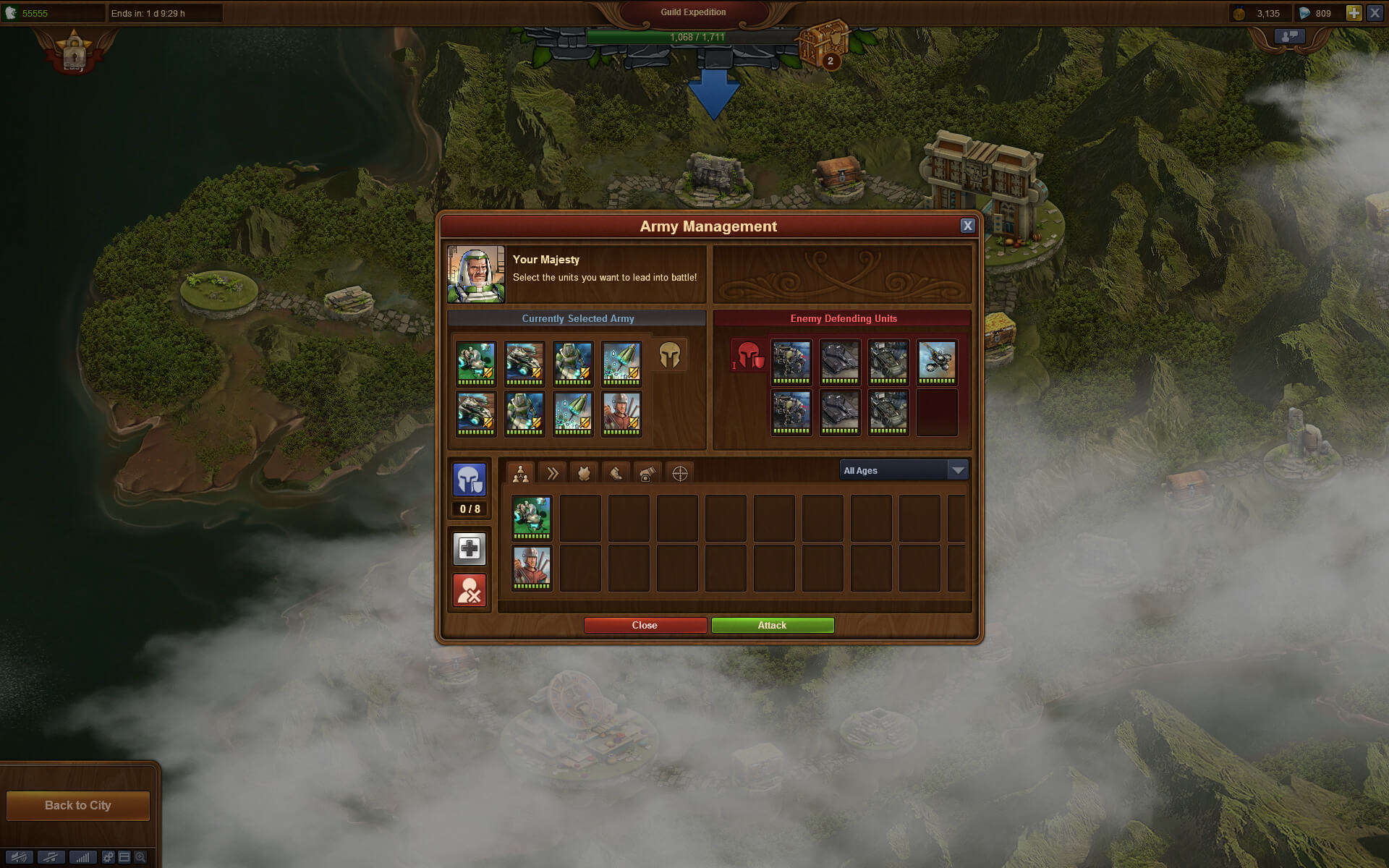1389x868 pixels.
Task: Launch the battle with the green Attack button
Action: click(x=772, y=625)
